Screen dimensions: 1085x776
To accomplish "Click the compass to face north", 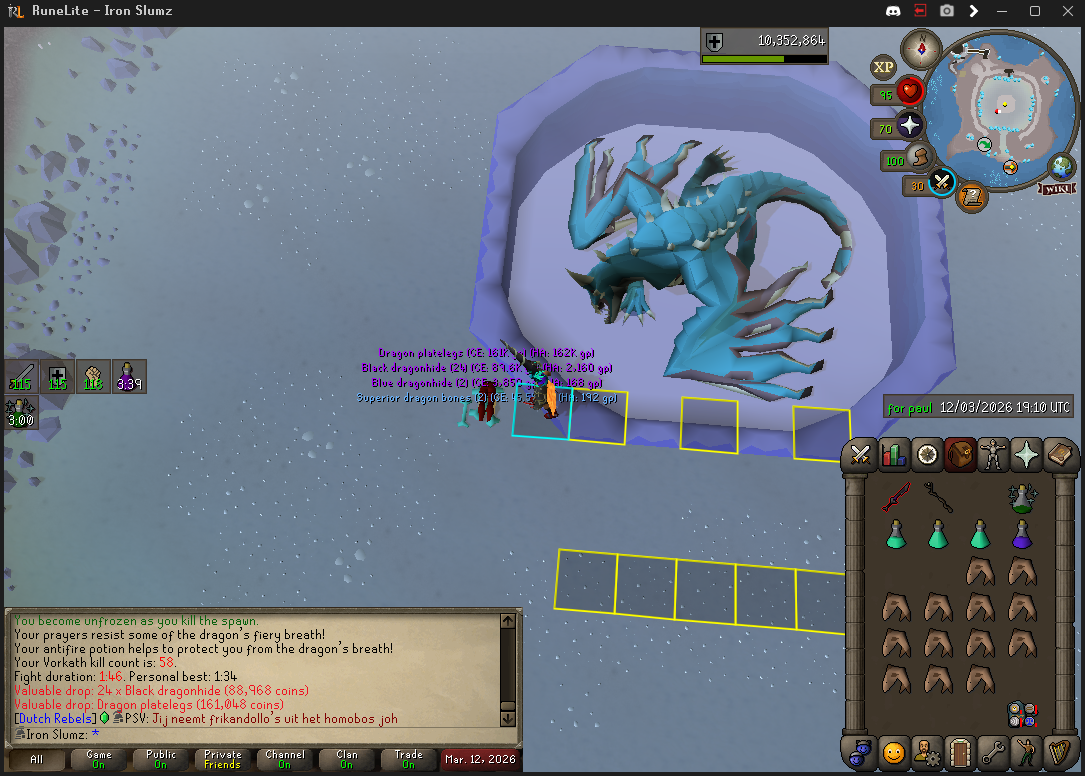I will point(920,48).
